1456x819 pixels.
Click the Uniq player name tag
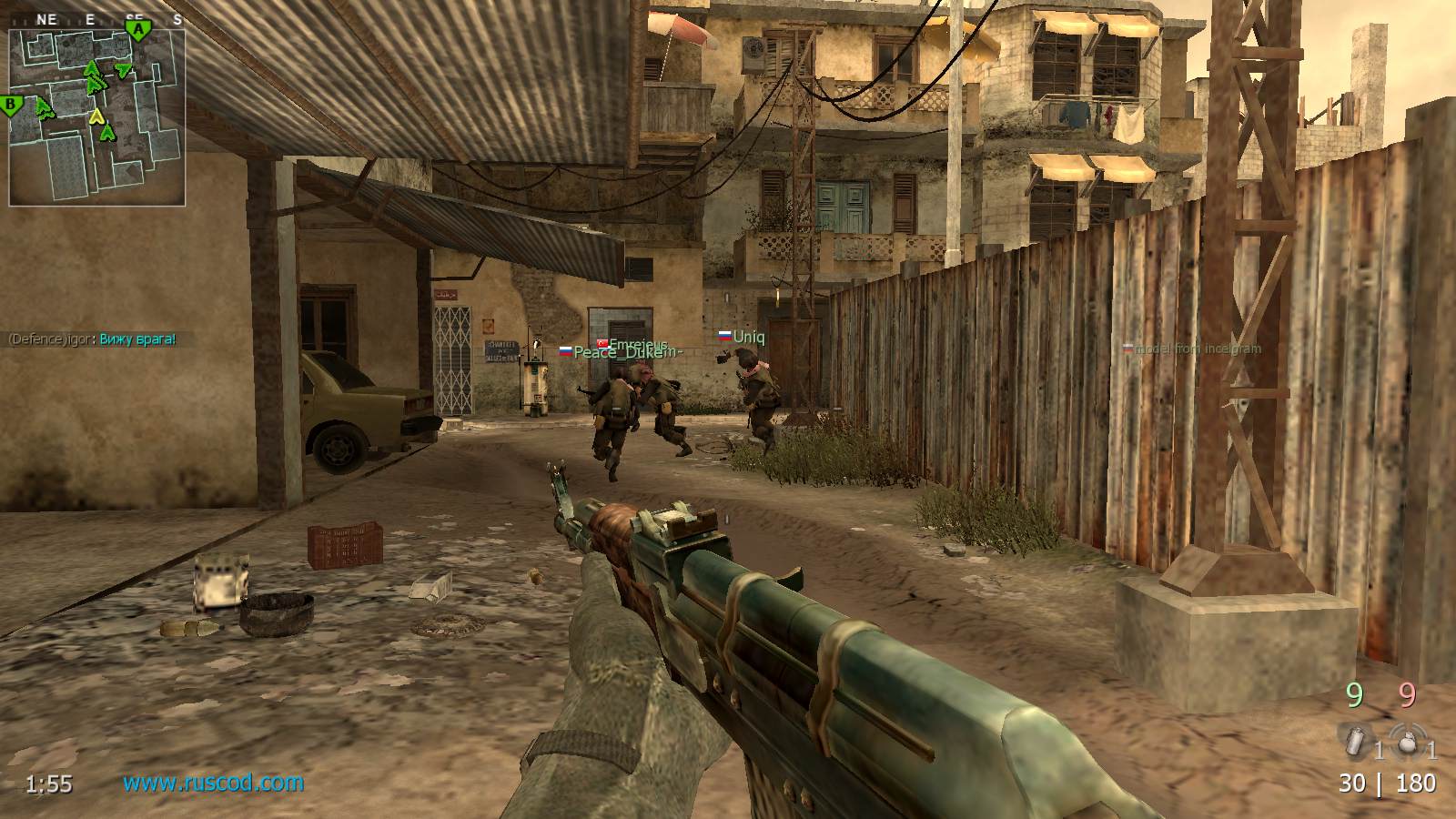click(x=748, y=337)
